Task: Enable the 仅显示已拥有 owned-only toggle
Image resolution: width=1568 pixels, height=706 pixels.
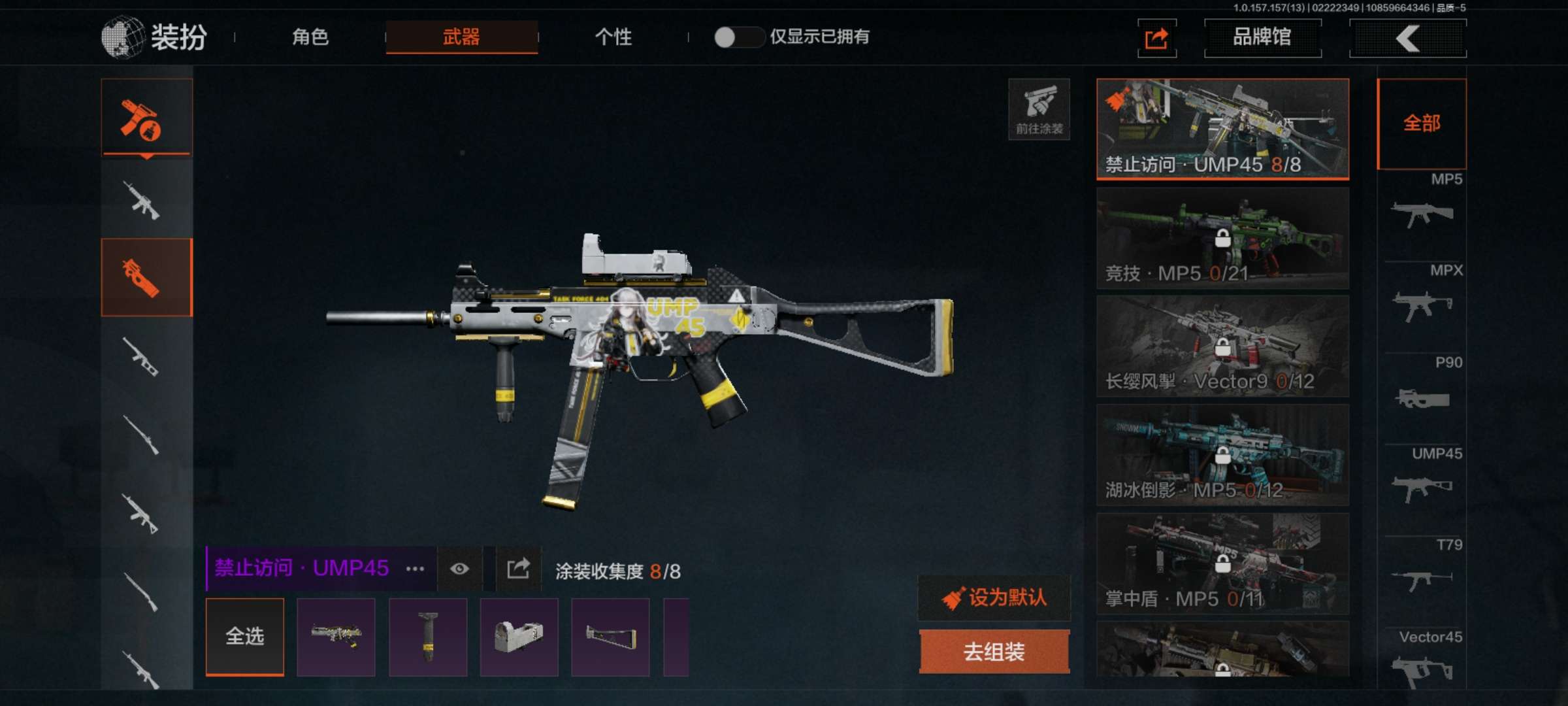Action: click(740, 39)
